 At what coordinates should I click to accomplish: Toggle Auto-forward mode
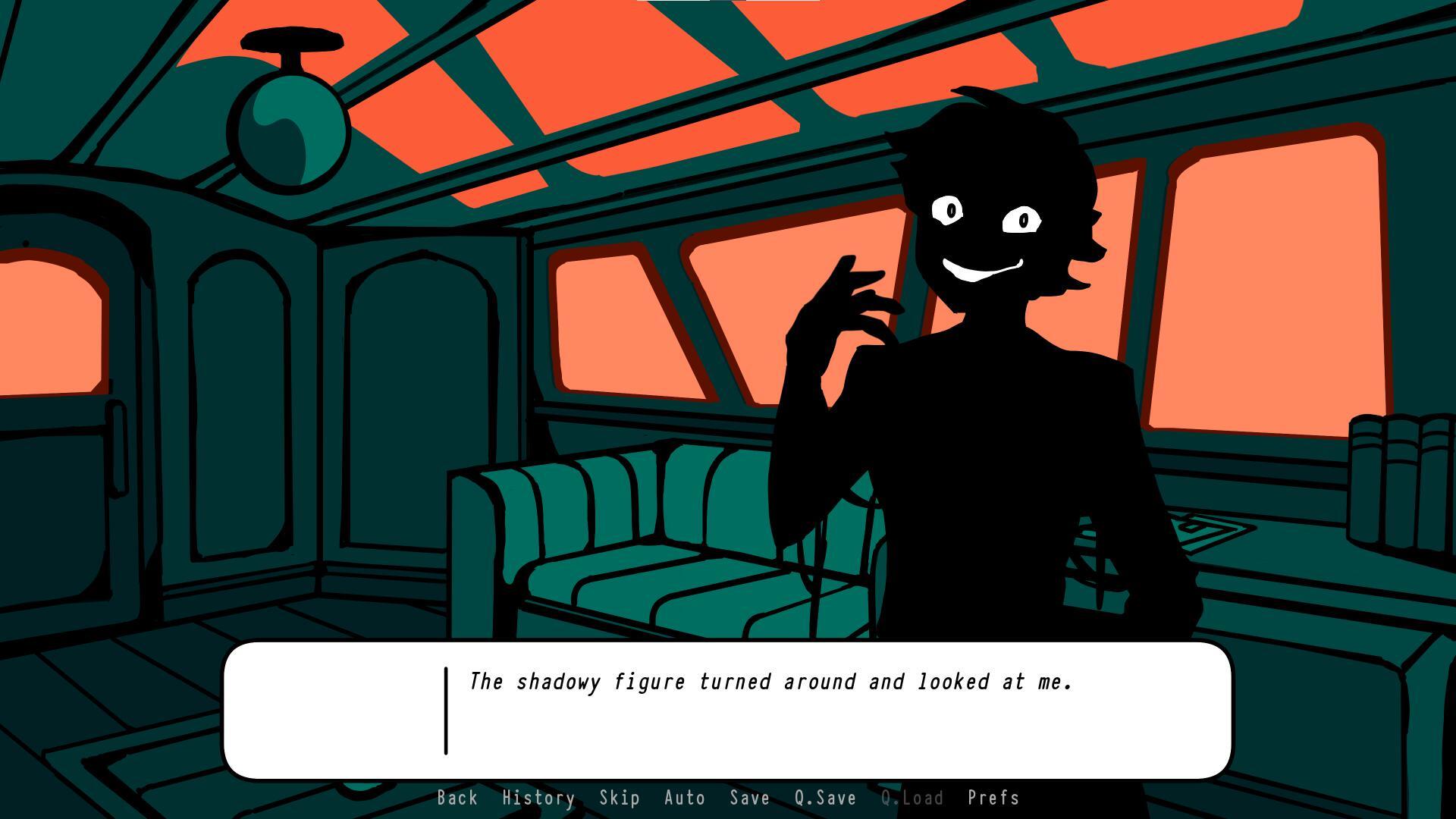[683, 798]
